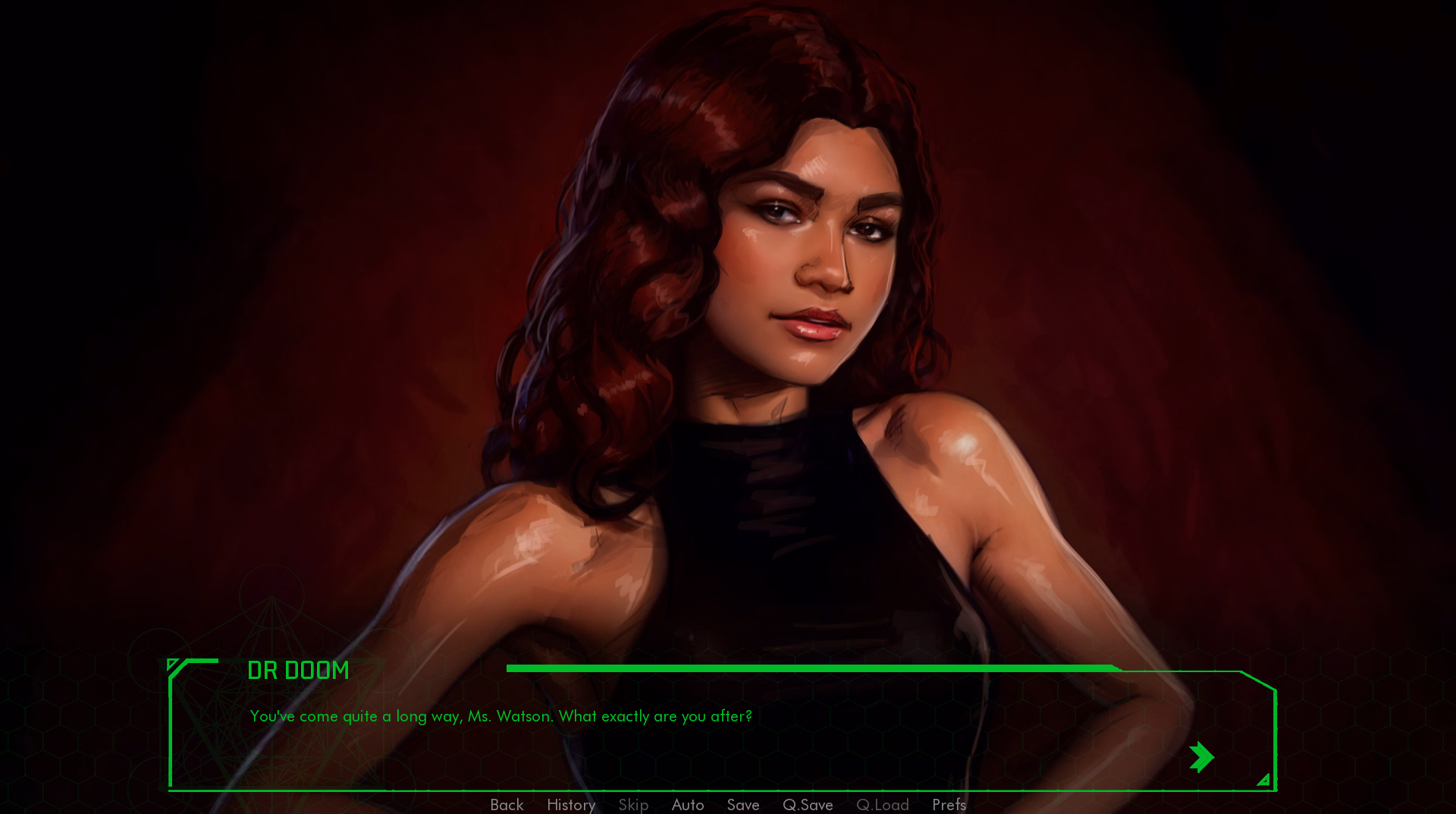Toggle Skip mode on
1456x814 pixels.
pos(633,806)
